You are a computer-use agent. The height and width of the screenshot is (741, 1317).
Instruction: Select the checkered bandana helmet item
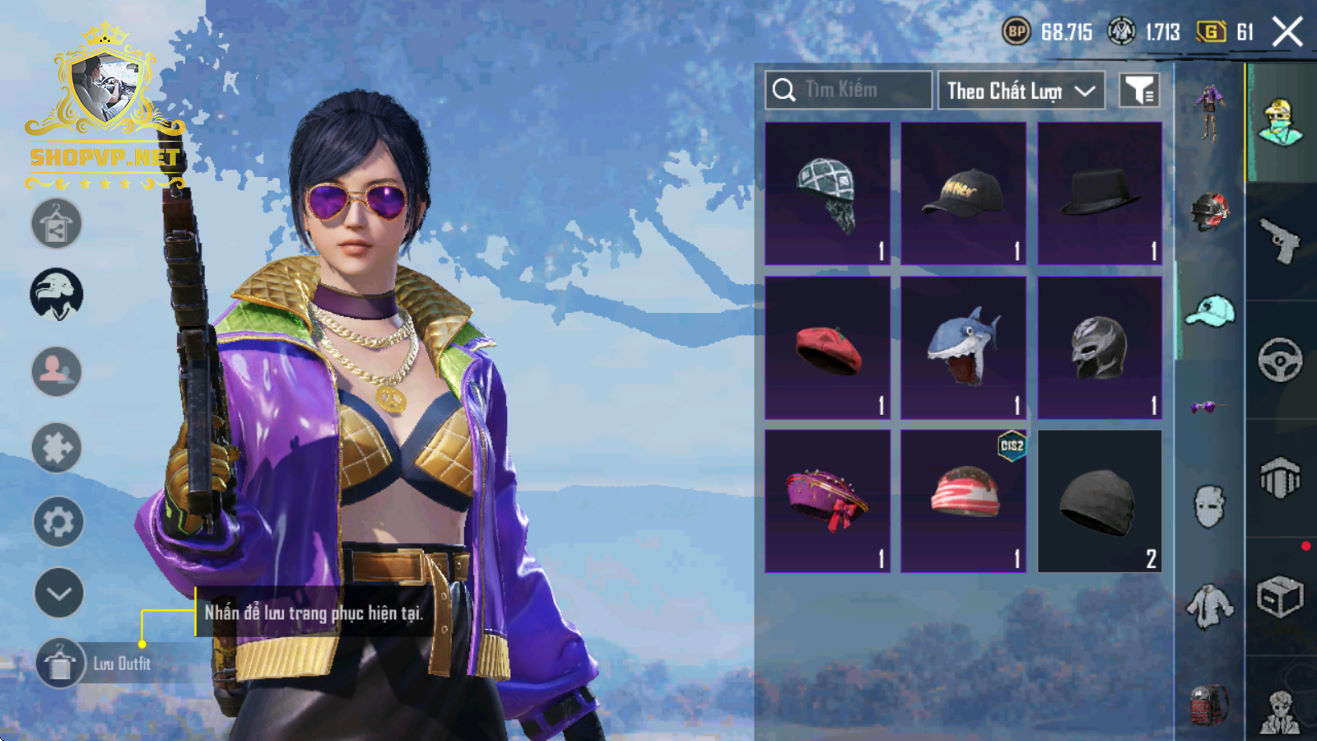click(x=827, y=194)
